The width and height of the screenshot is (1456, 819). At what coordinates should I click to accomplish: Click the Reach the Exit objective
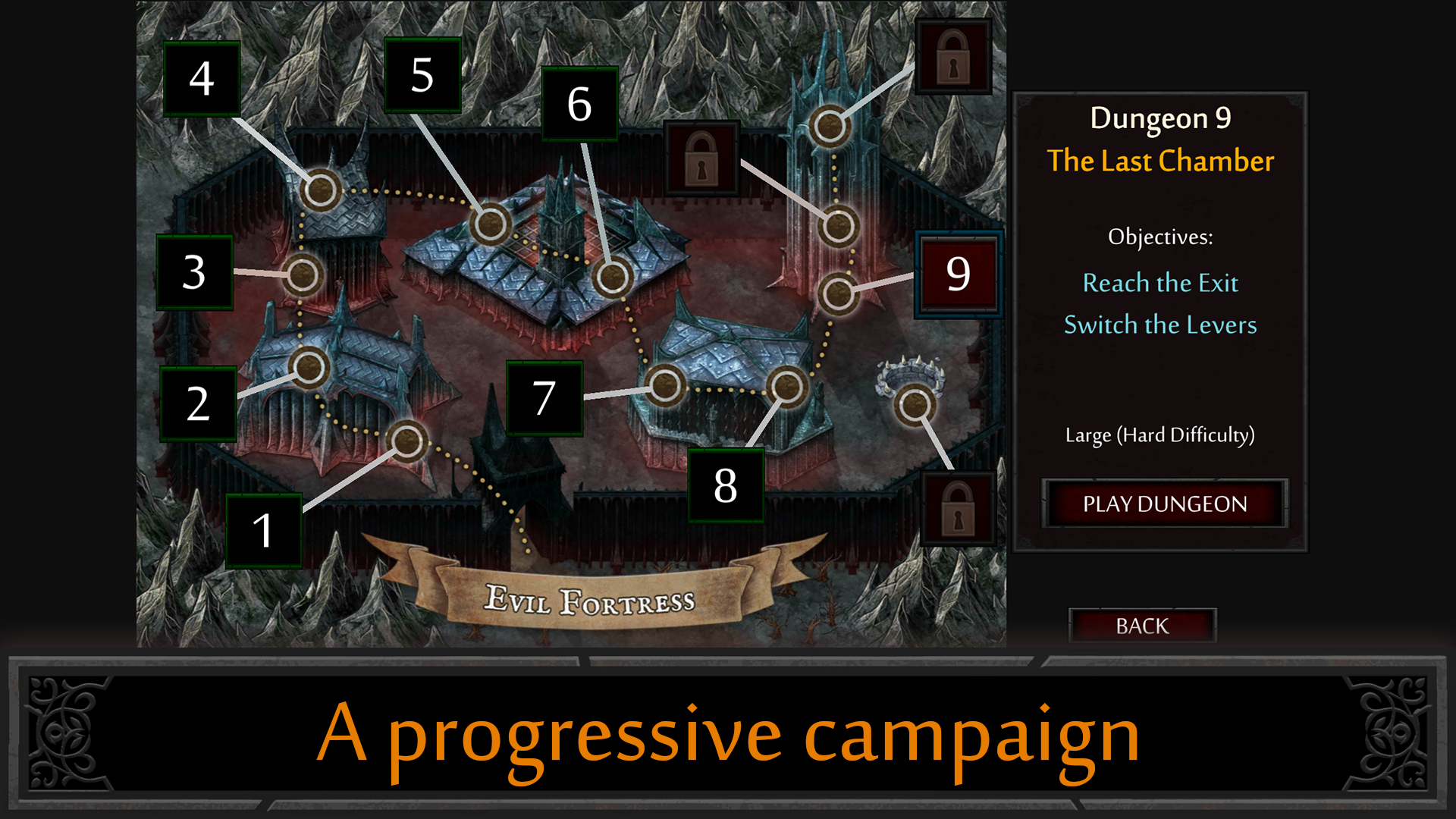[x=1160, y=283]
